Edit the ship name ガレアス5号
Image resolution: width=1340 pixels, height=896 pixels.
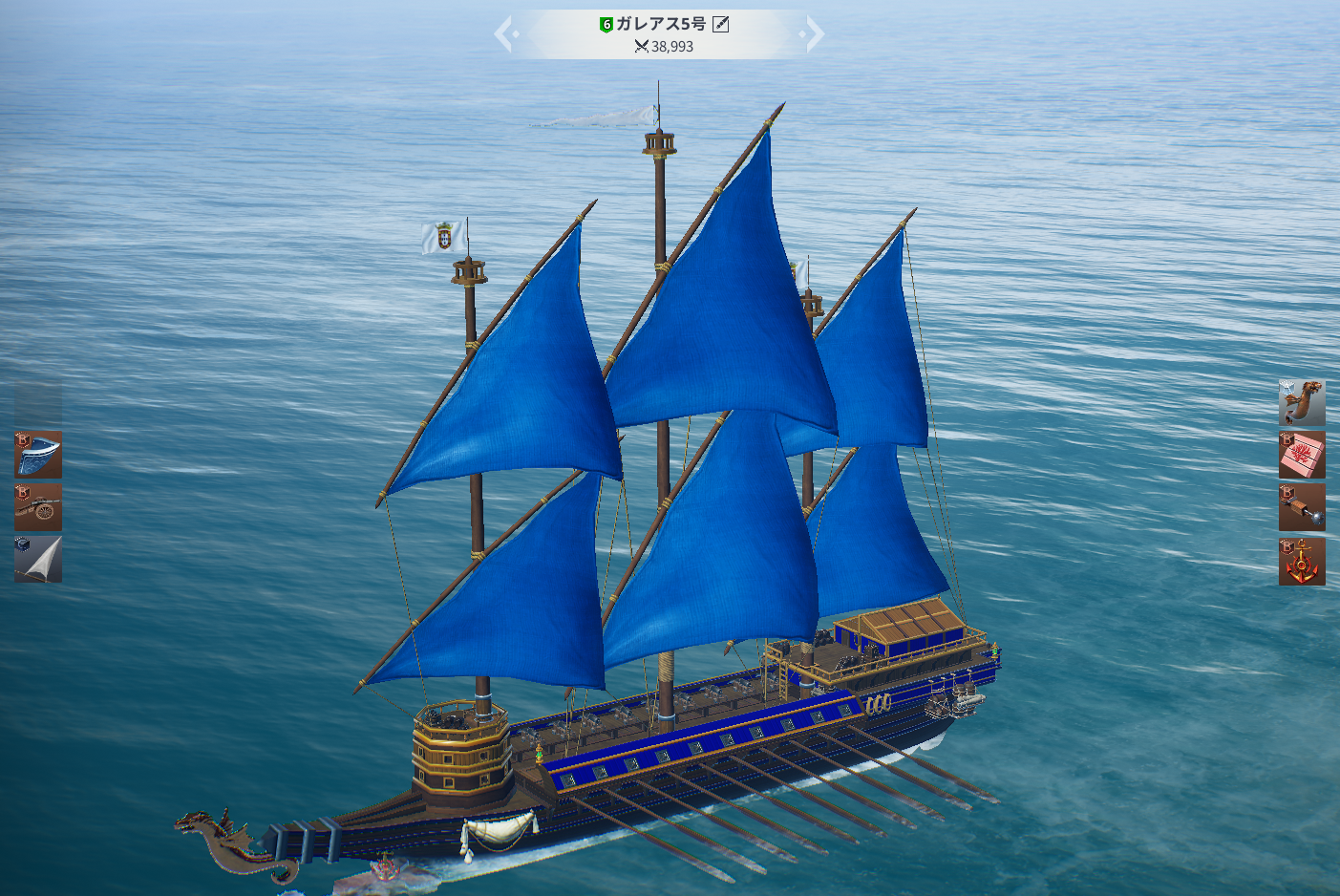[x=721, y=24]
